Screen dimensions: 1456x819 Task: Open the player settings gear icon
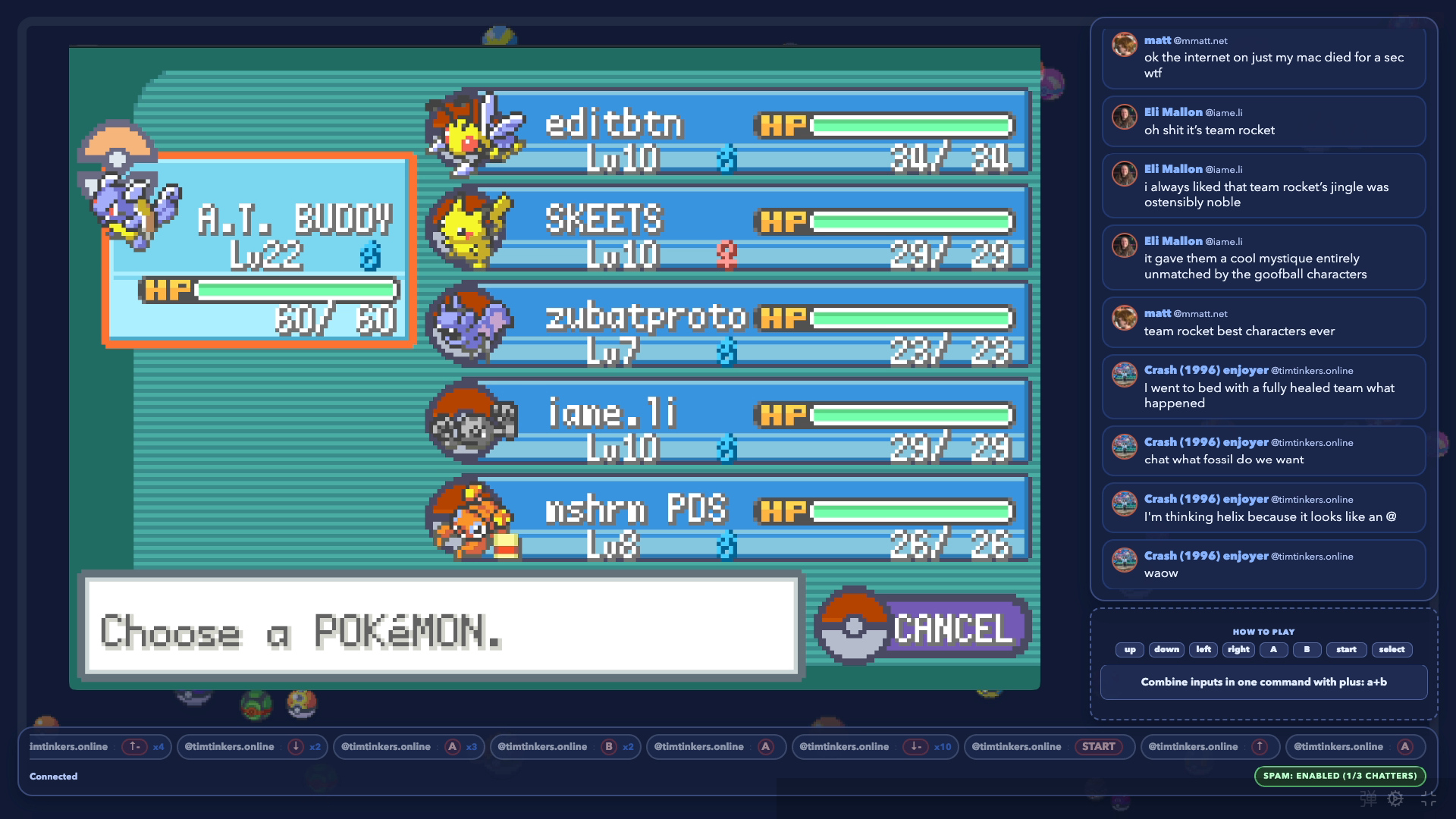point(1395,799)
